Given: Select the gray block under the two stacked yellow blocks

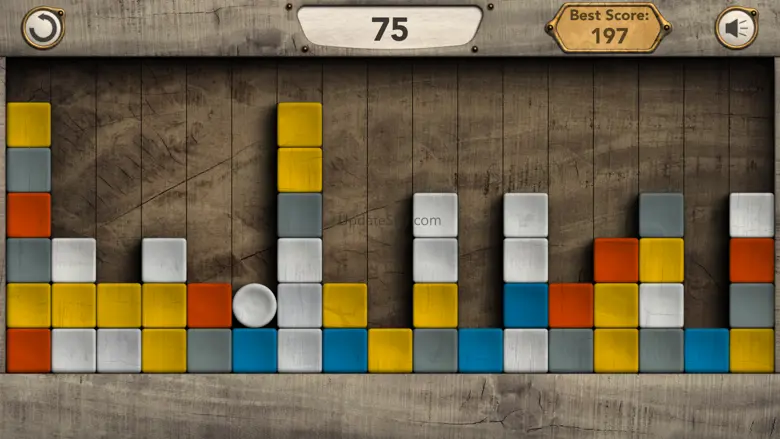Looking at the screenshot, I should coord(299,215).
